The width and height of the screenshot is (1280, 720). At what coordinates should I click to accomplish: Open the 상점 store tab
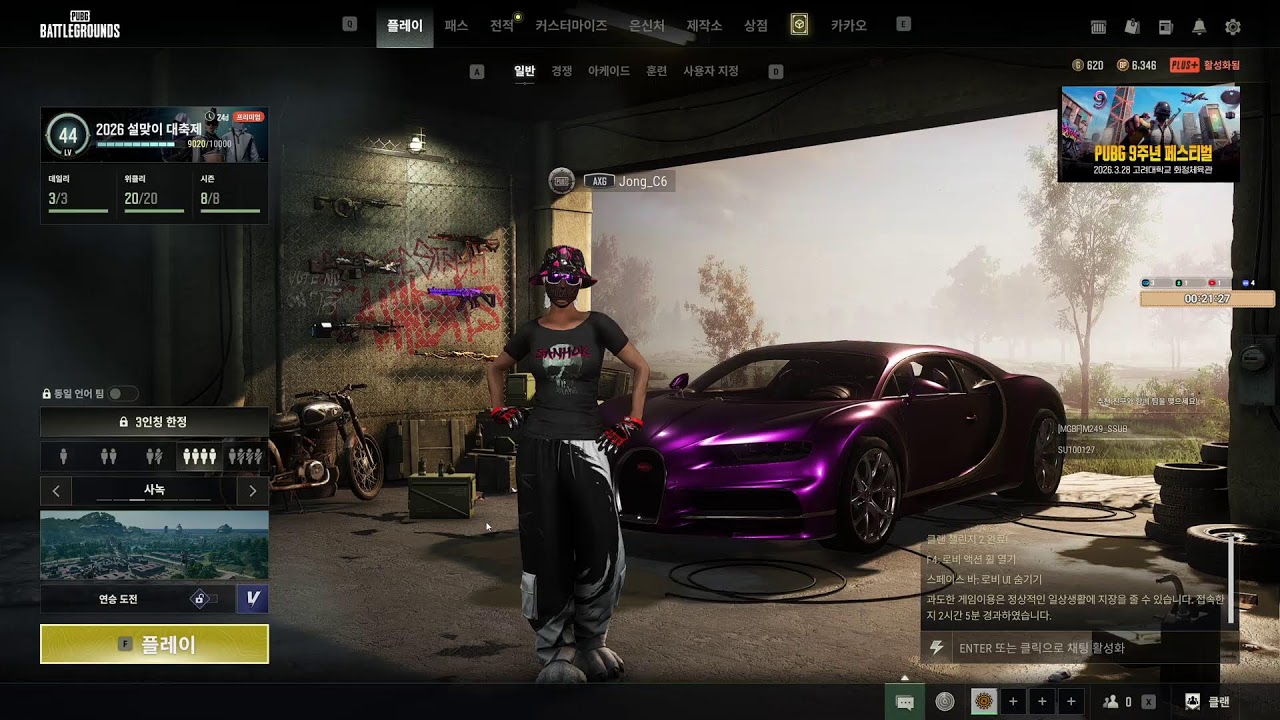(756, 26)
